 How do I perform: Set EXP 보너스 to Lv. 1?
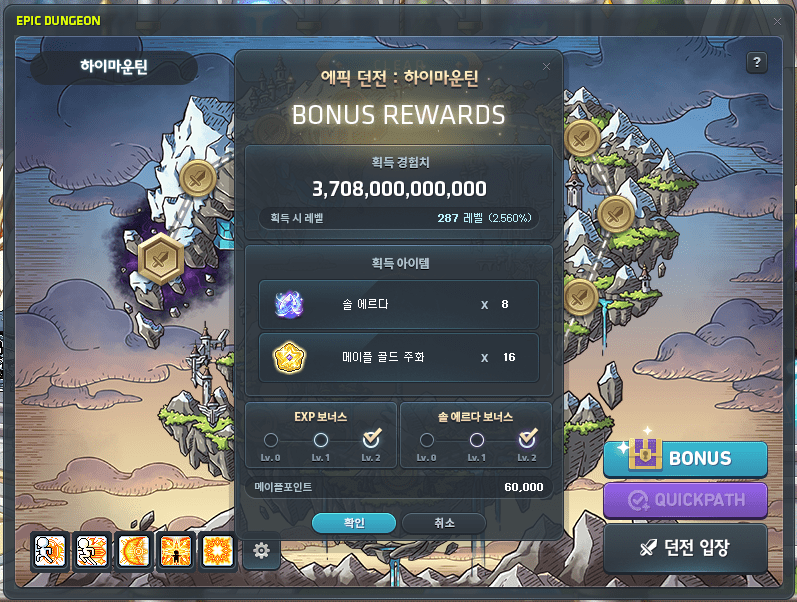pos(321,440)
